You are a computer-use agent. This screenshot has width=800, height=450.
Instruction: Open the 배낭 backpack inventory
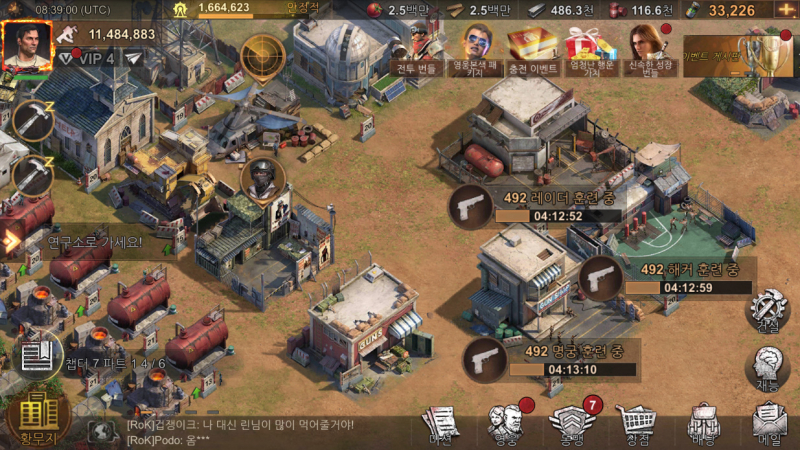click(x=704, y=424)
